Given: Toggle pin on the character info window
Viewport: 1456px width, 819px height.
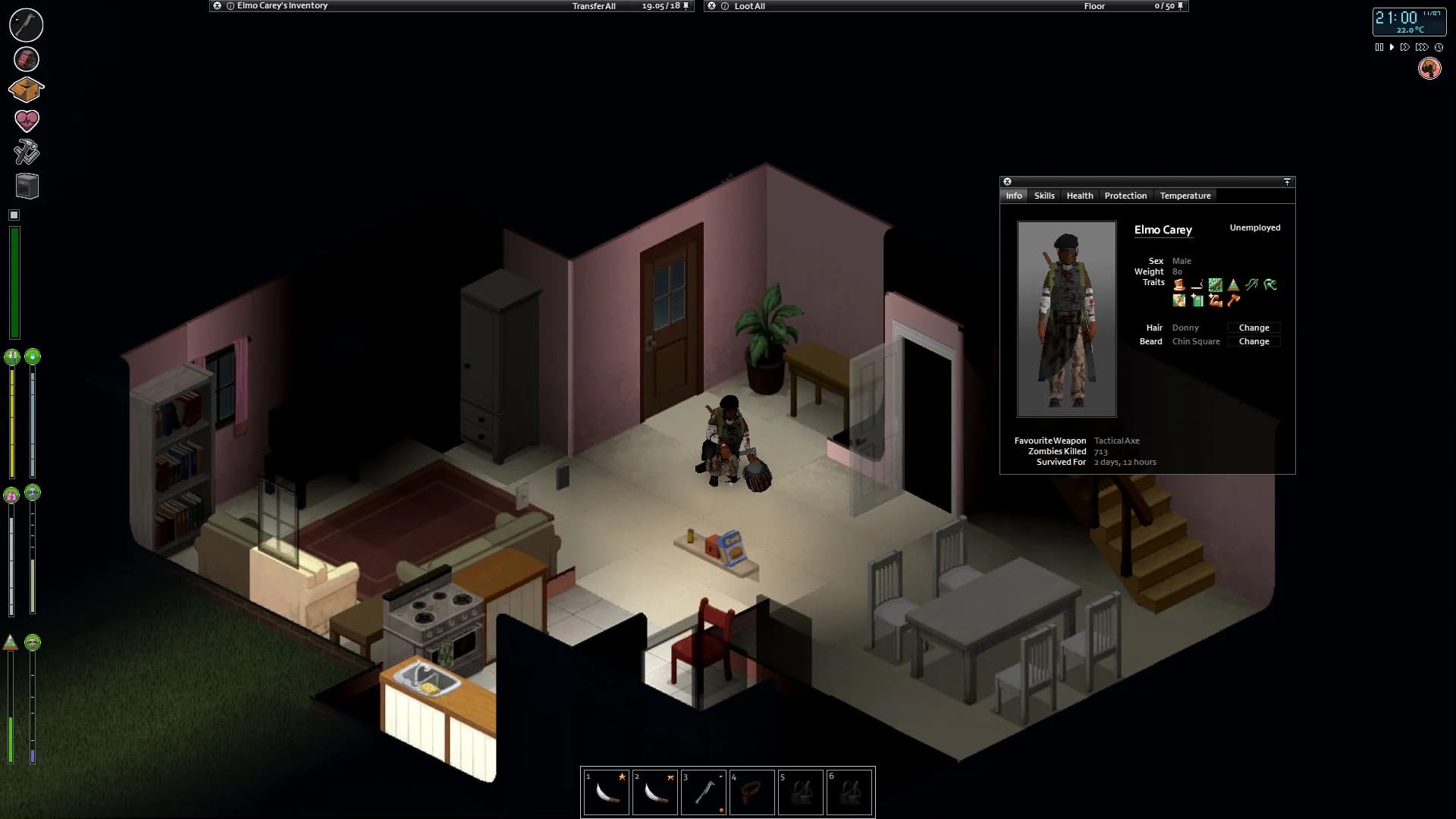Looking at the screenshot, I should click(1287, 182).
